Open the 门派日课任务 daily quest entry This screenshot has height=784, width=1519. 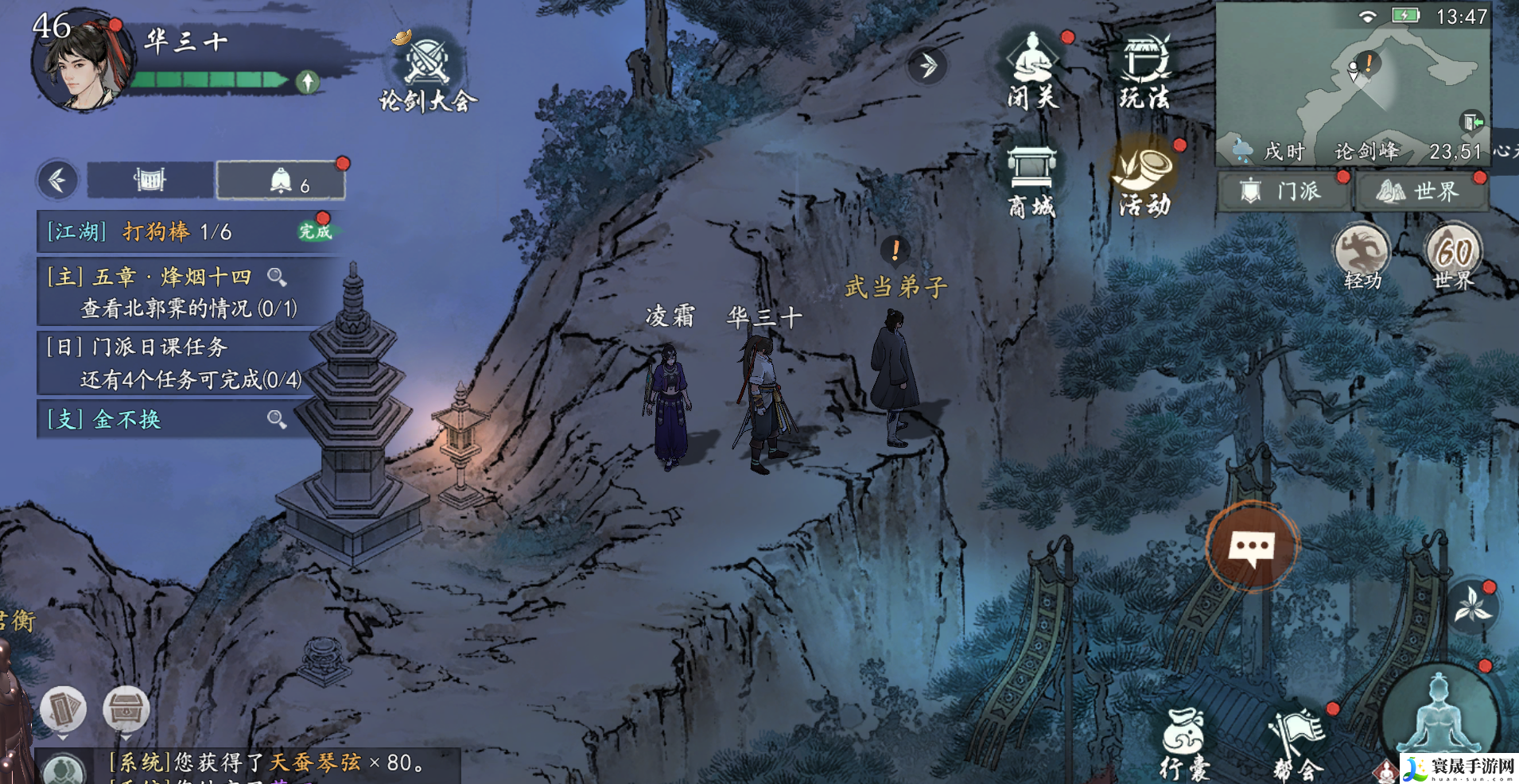coord(171,363)
